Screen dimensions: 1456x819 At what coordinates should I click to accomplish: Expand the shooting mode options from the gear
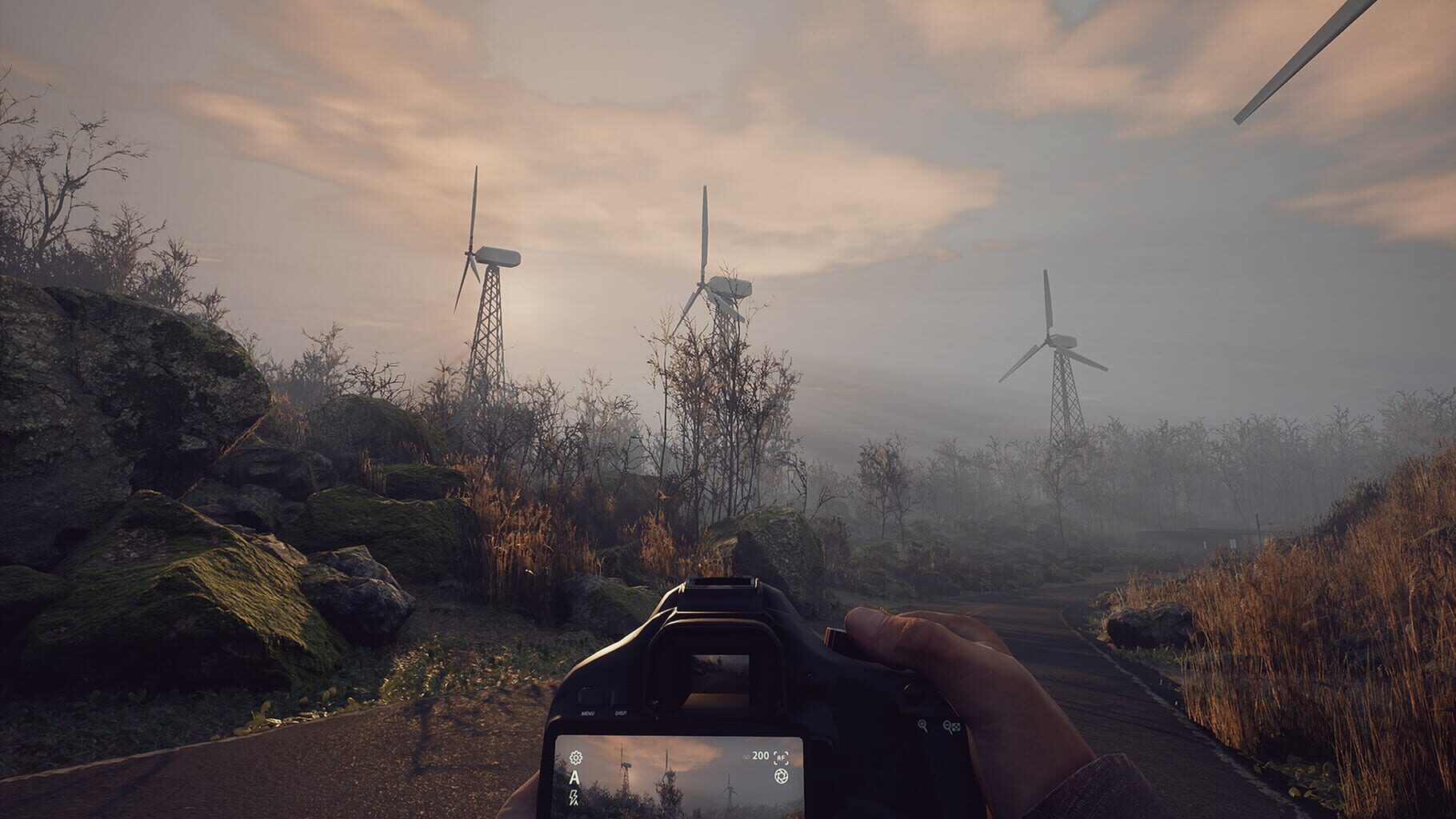click(575, 758)
